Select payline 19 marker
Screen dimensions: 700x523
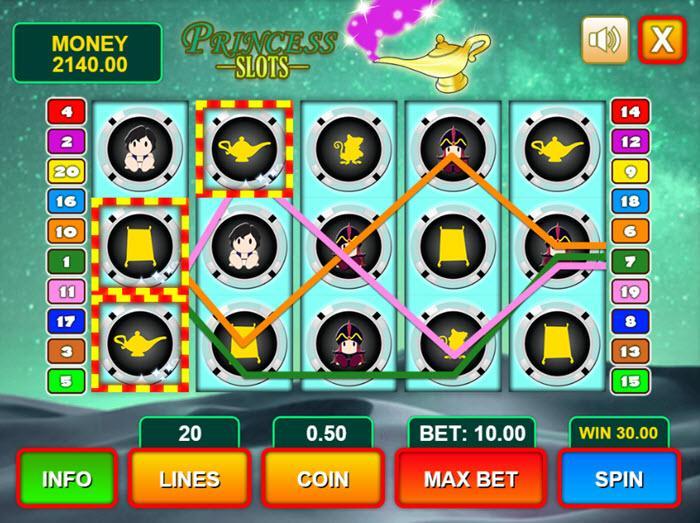pos(630,292)
